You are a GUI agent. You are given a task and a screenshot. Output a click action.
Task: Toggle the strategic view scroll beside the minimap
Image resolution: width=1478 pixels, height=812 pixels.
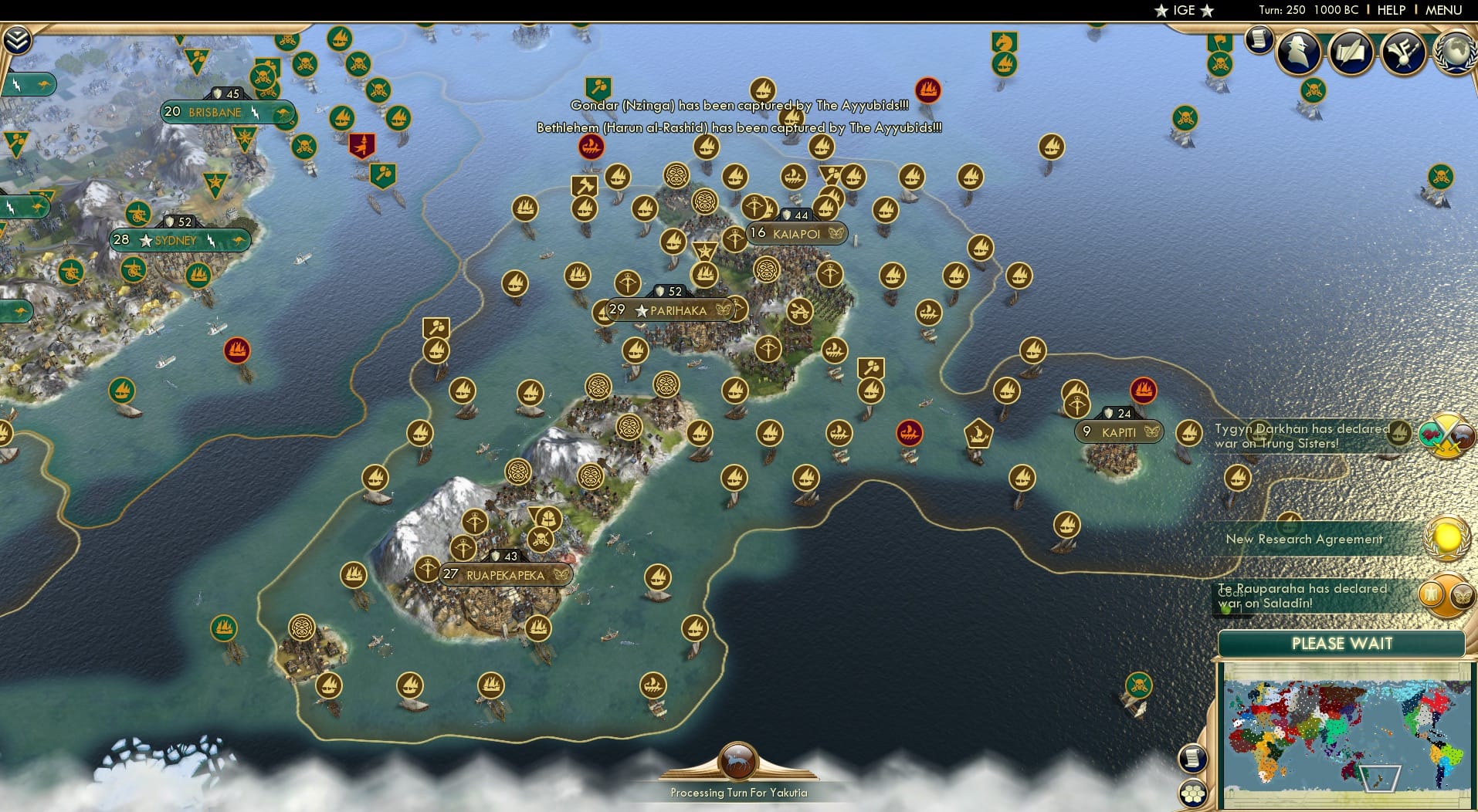(x=1194, y=758)
